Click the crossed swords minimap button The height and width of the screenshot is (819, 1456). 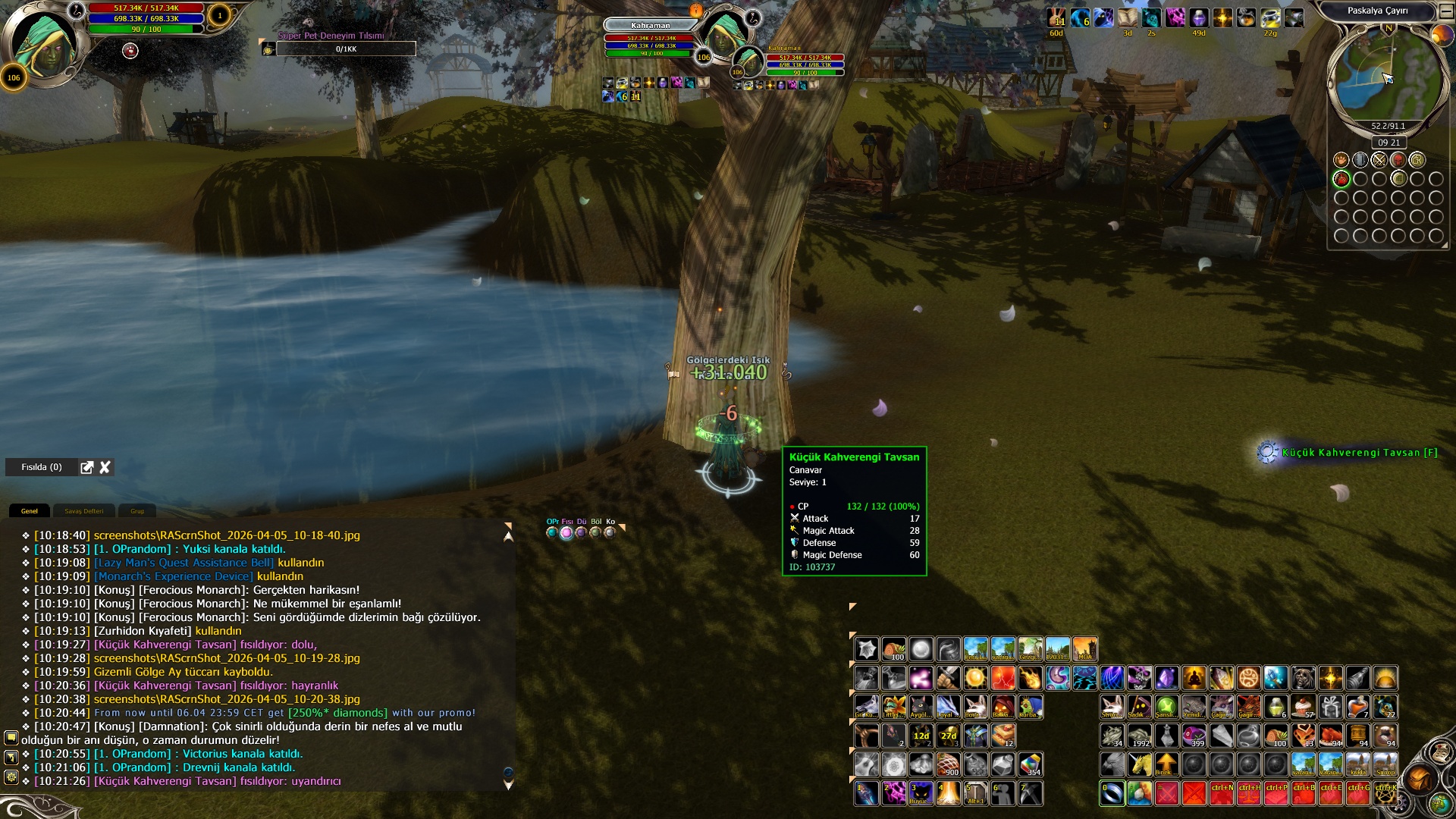(x=1379, y=160)
